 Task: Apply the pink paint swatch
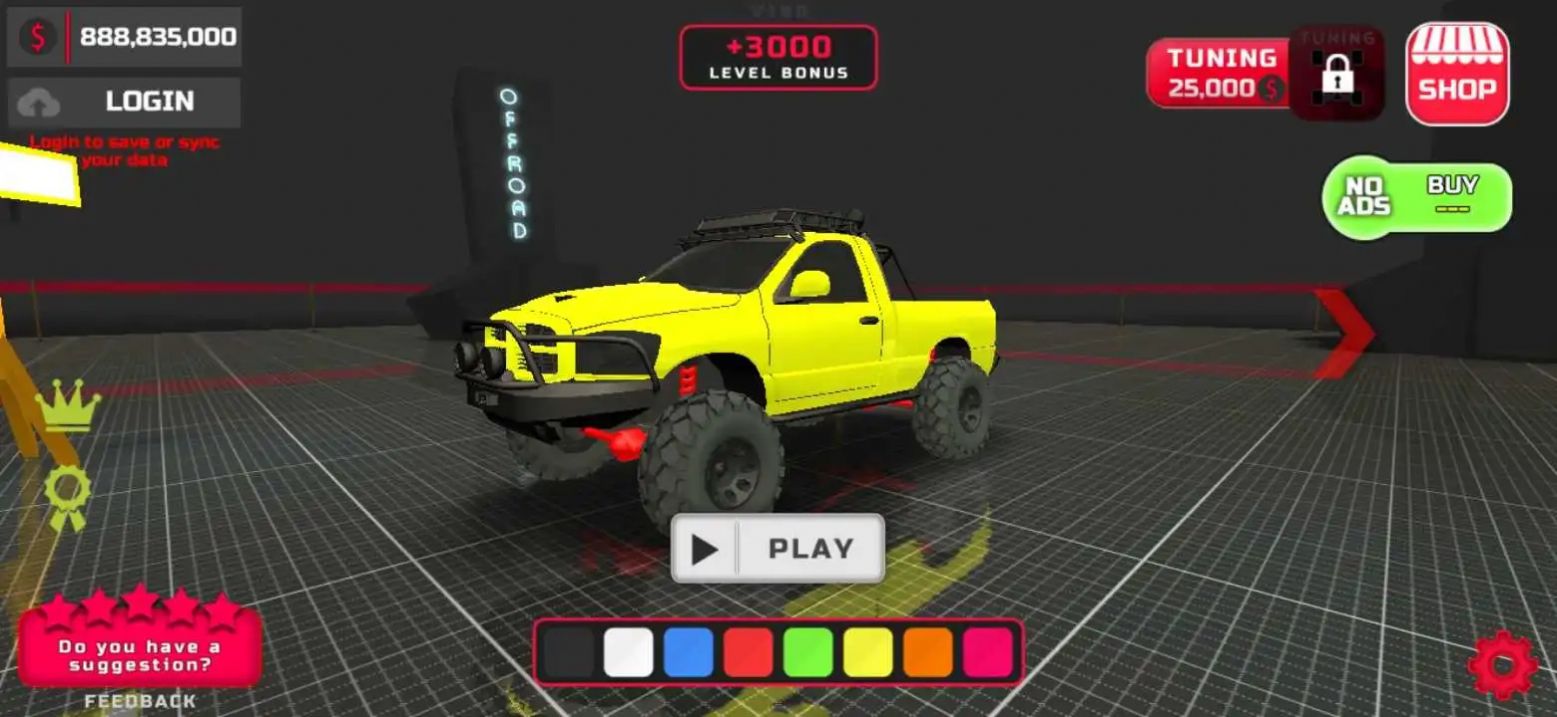(988, 652)
